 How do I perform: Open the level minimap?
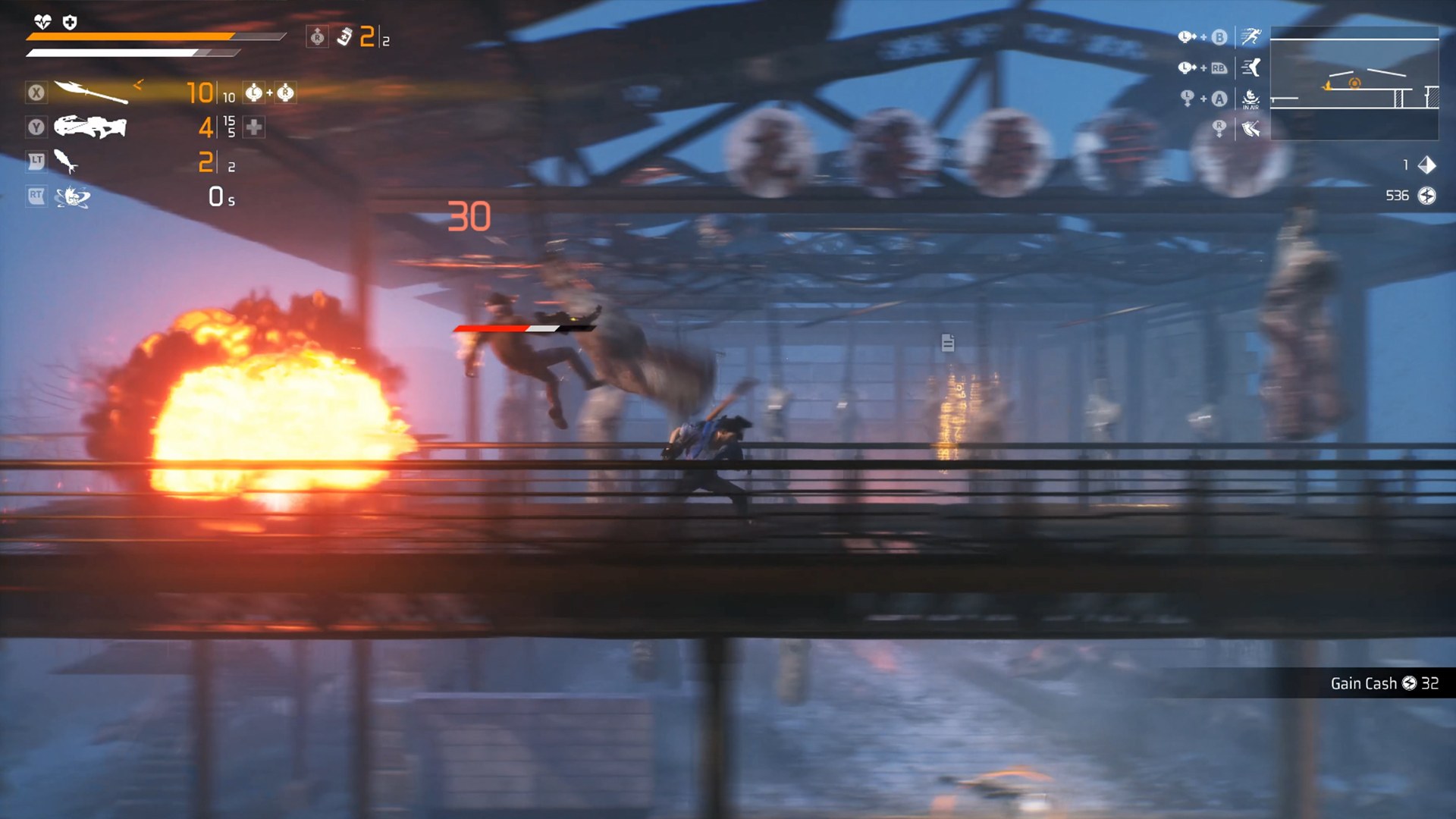coord(1354,83)
